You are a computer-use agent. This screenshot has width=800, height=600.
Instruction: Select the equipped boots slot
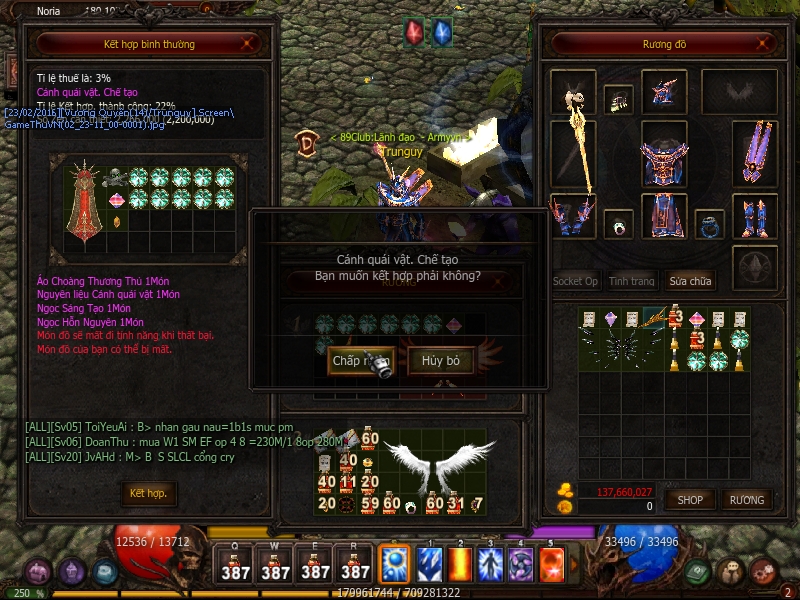click(754, 217)
